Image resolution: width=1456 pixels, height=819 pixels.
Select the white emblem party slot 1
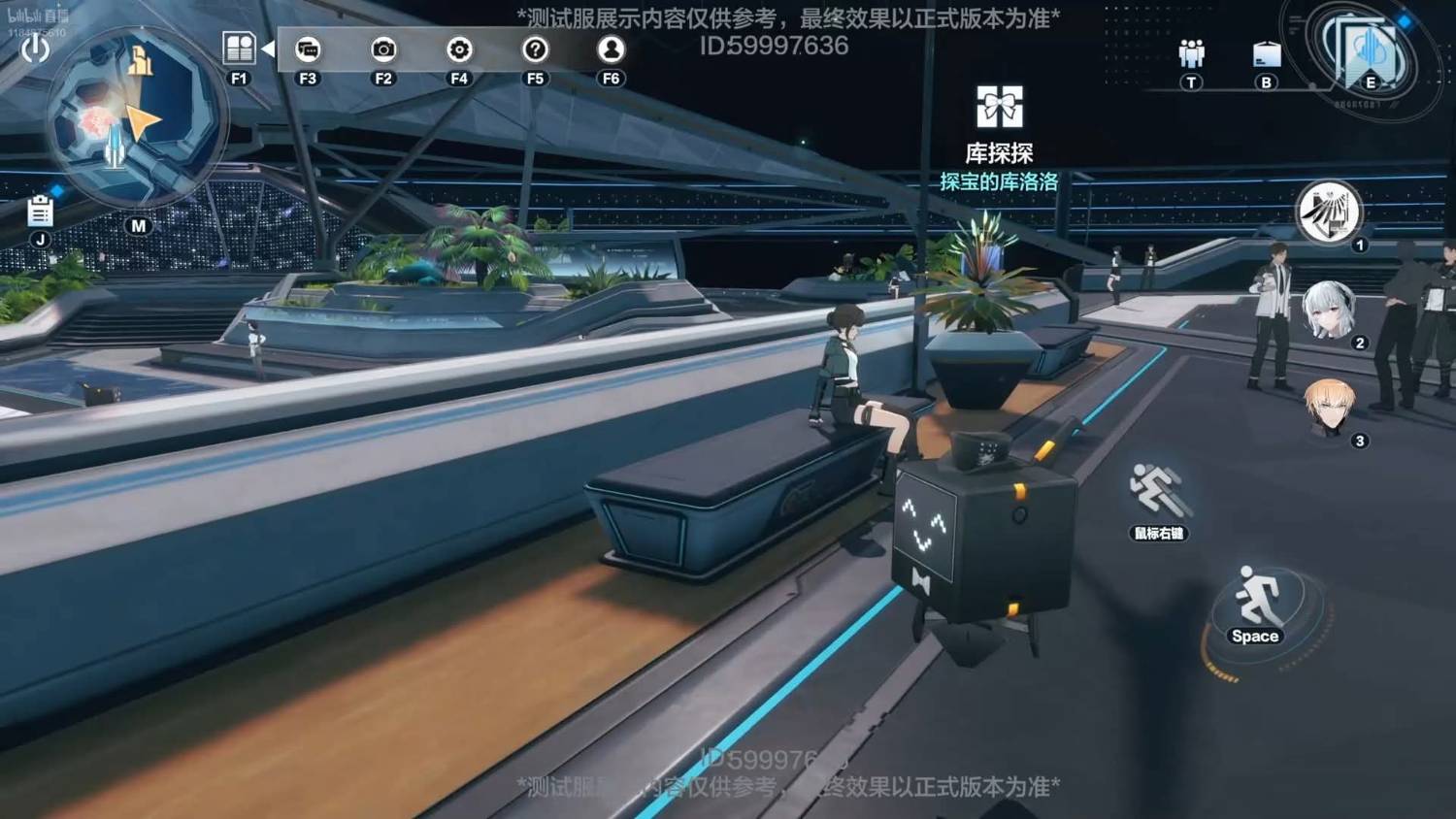click(1328, 212)
